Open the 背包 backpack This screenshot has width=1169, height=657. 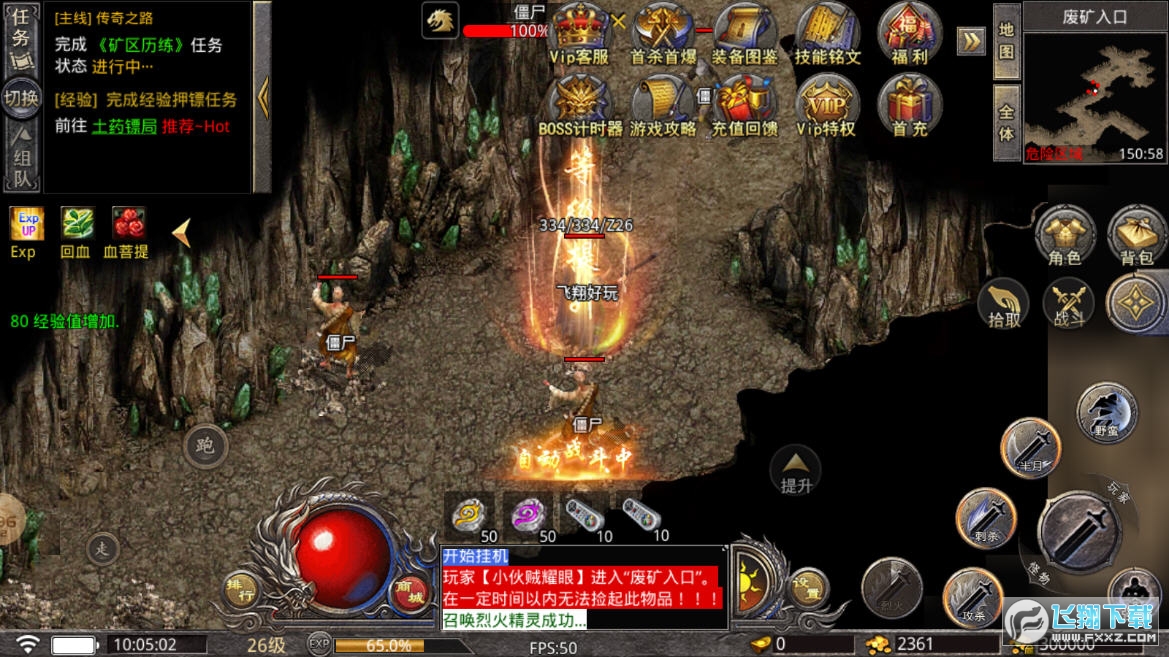click(1137, 234)
